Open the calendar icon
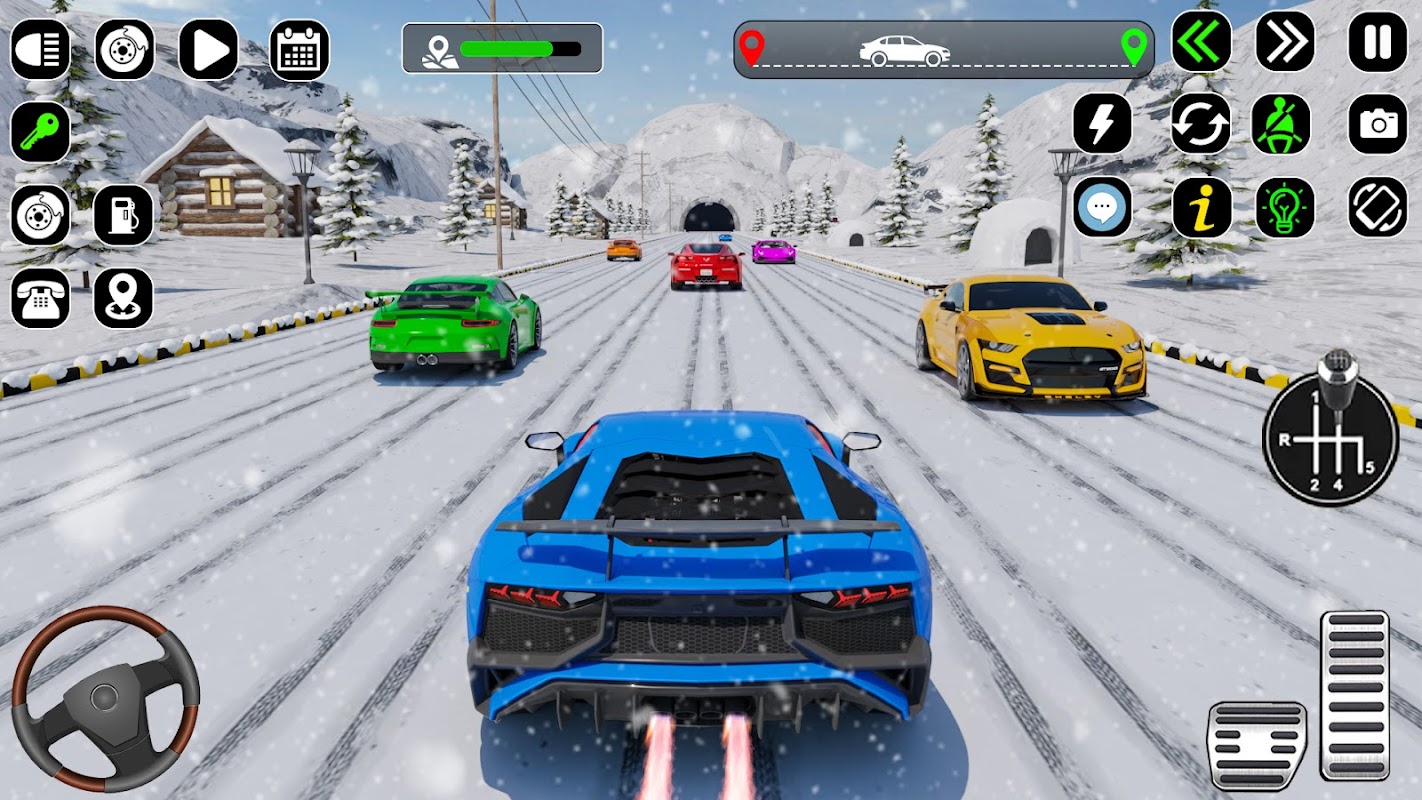Viewport: 1422px width, 800px height. tap(299, 49)
